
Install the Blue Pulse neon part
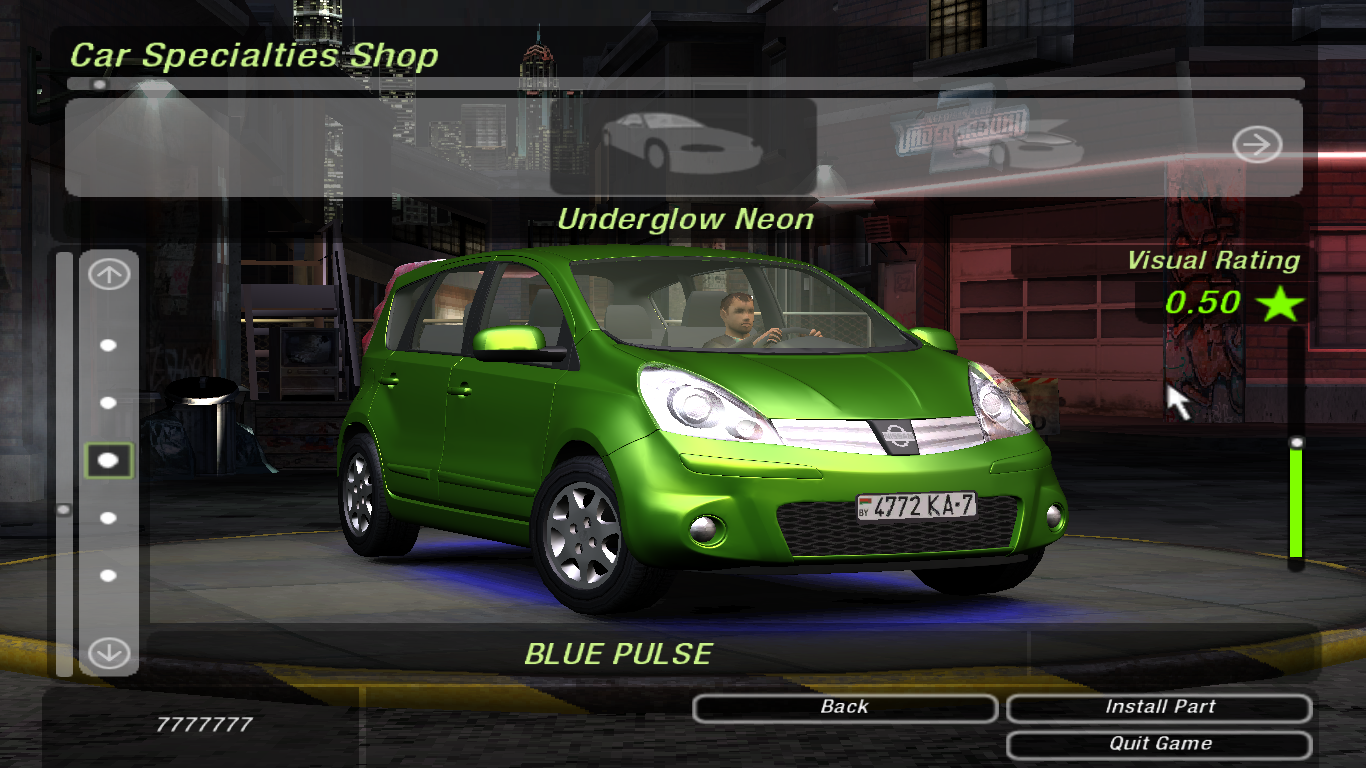pyautogui.click(x=1159, y=708)
